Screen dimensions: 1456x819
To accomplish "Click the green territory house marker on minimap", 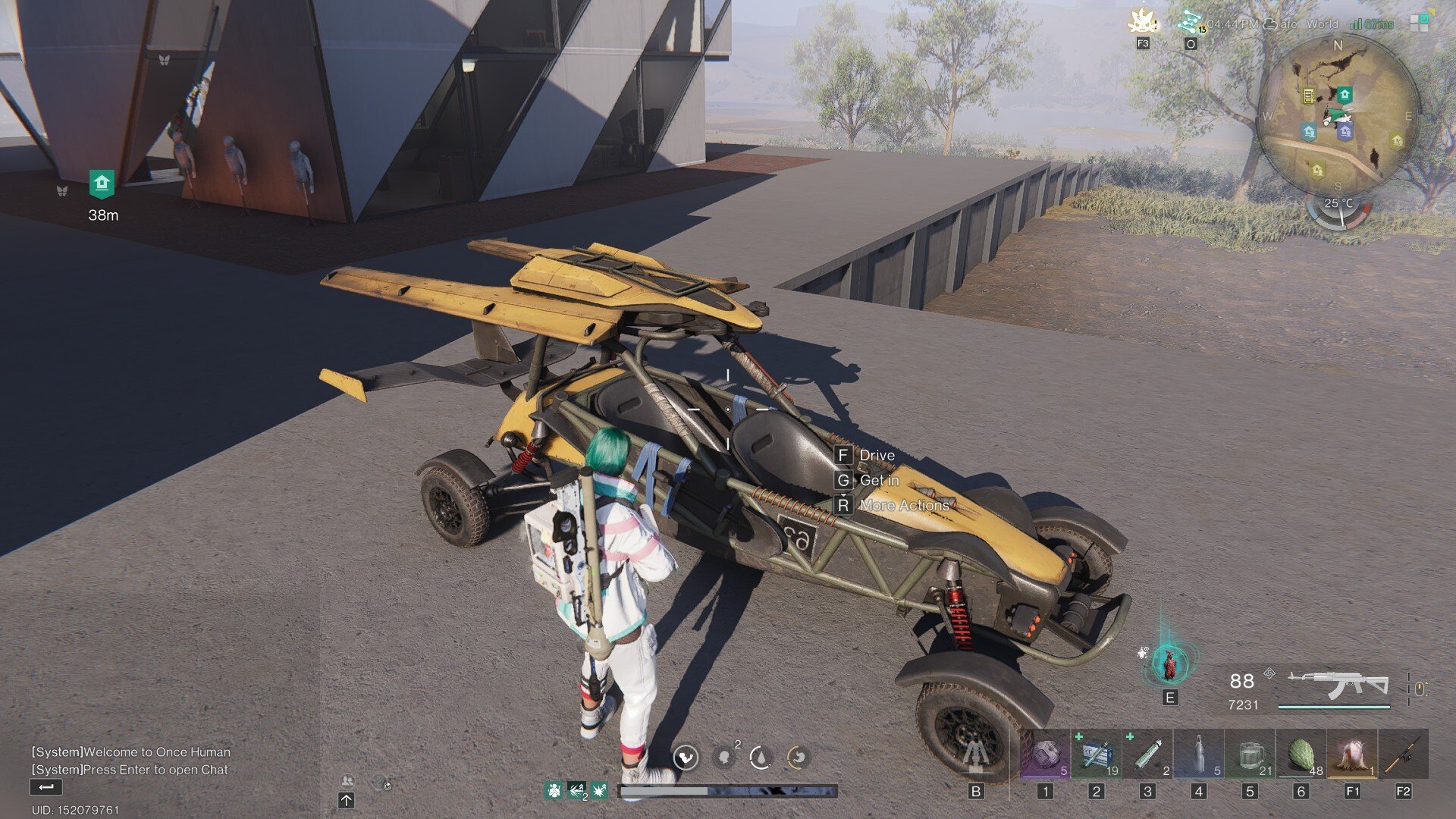I will pos(1345,95).
